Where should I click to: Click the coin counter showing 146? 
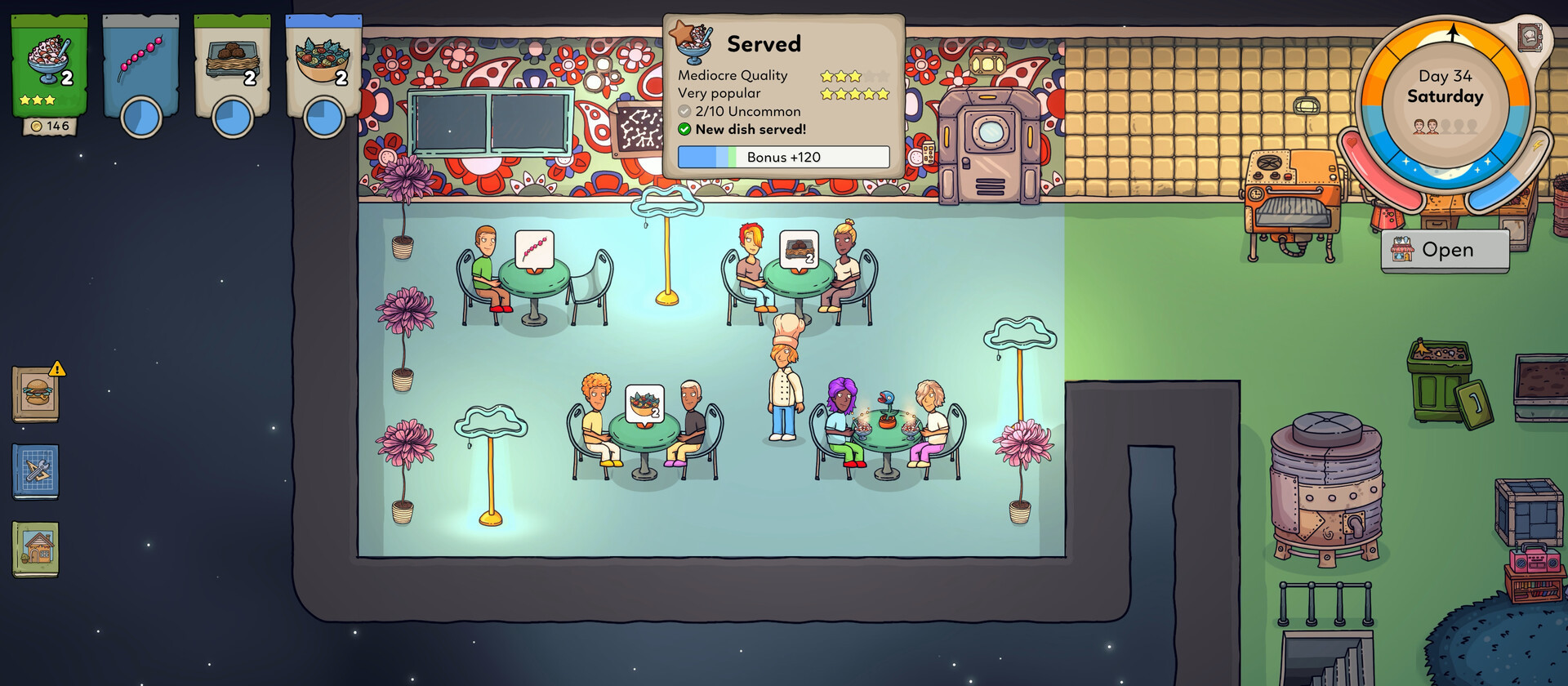(x=51, y=127)
